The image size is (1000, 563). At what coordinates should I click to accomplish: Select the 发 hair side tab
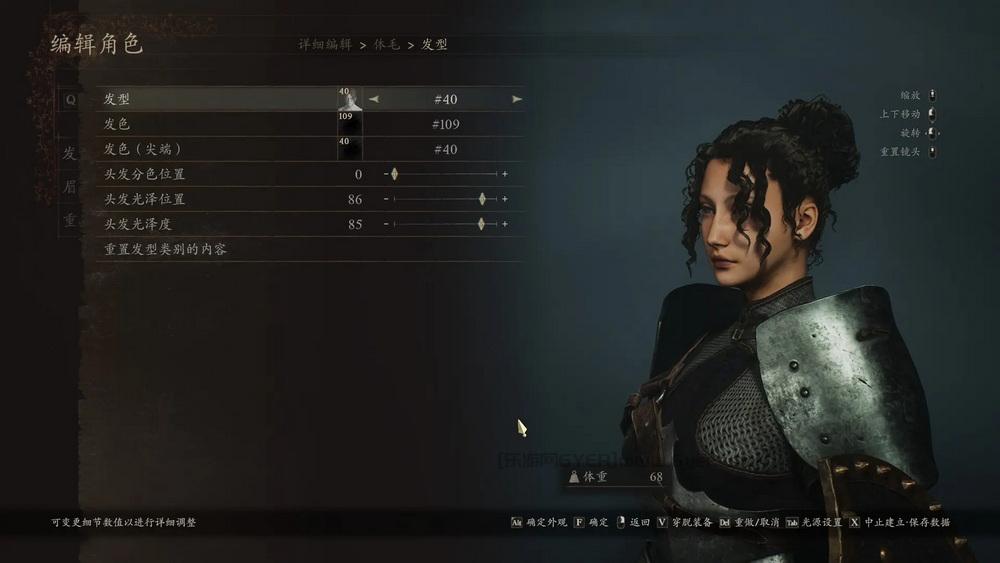pyautogui.click(x=69, y=153)
